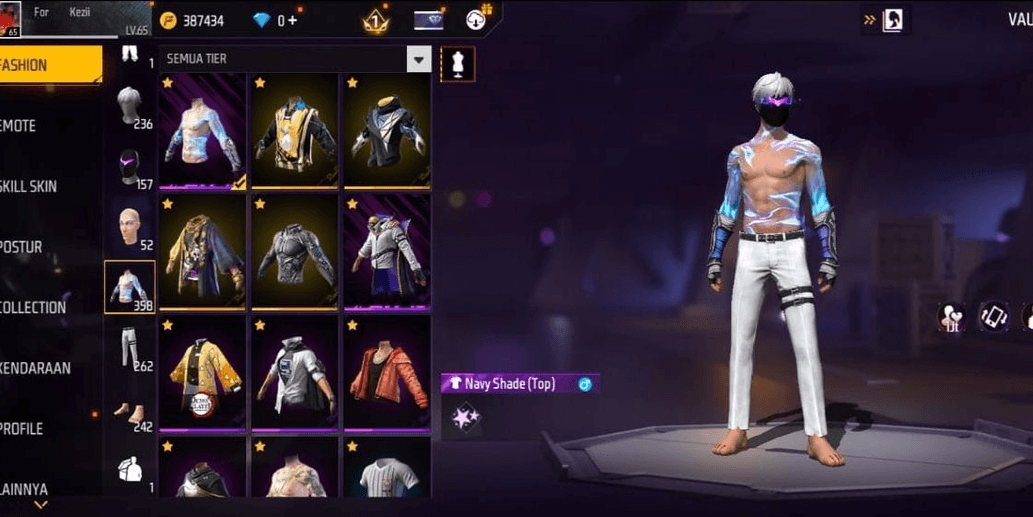Equip the grey armored long-sleeve top
The image size is (1033, 517).
click(x=295, y=252)
